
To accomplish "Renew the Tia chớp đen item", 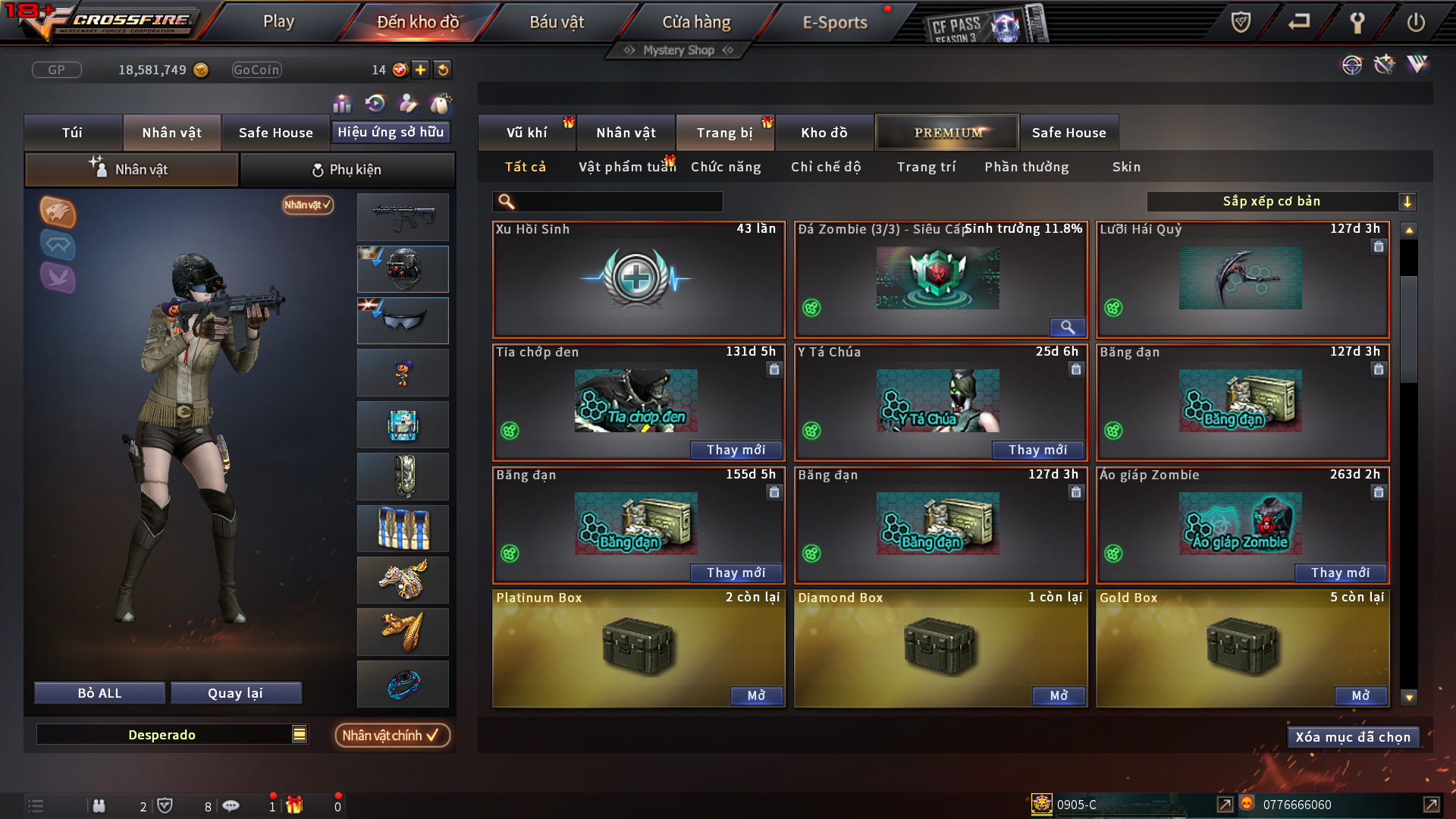I will pyautogui.click(x=736, y=450).
